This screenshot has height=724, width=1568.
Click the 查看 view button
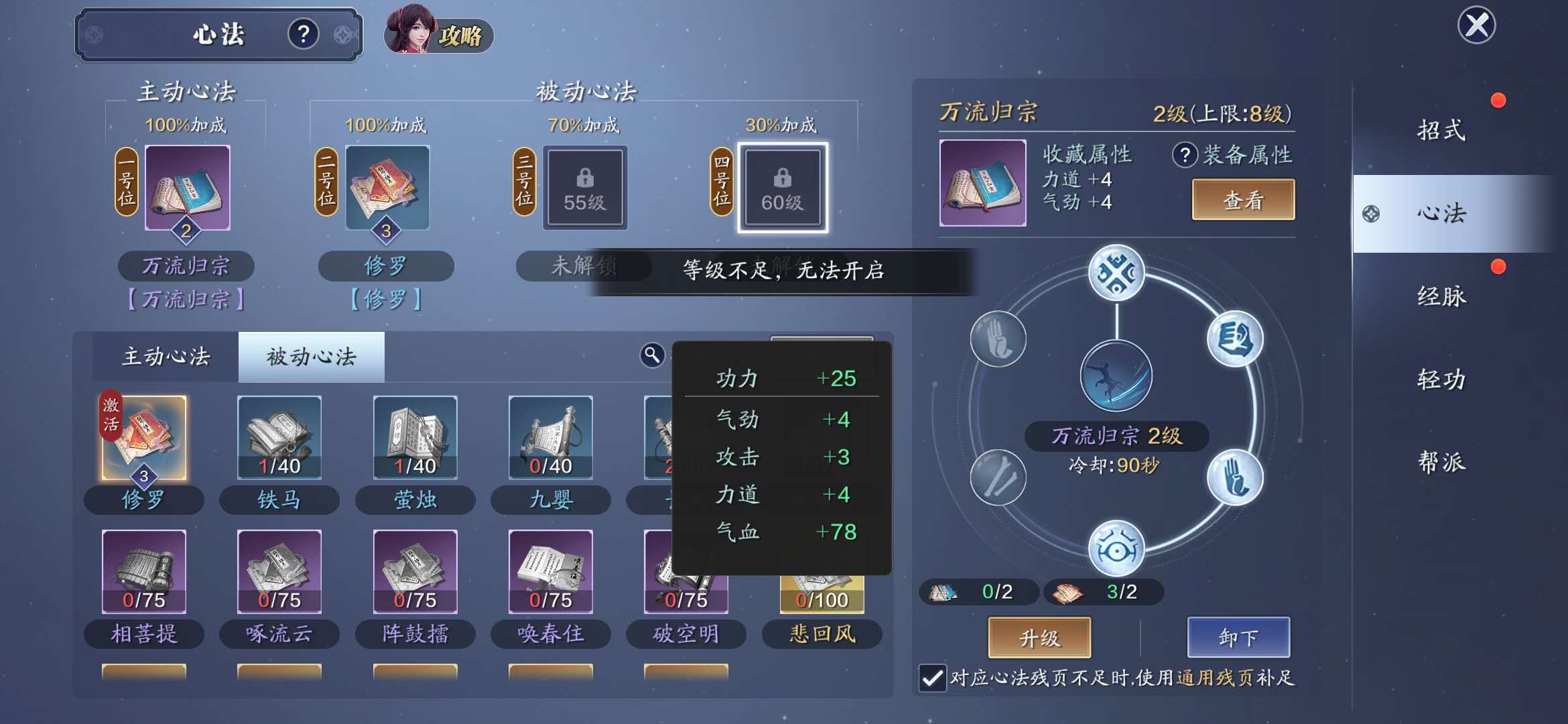point(1242,200)
